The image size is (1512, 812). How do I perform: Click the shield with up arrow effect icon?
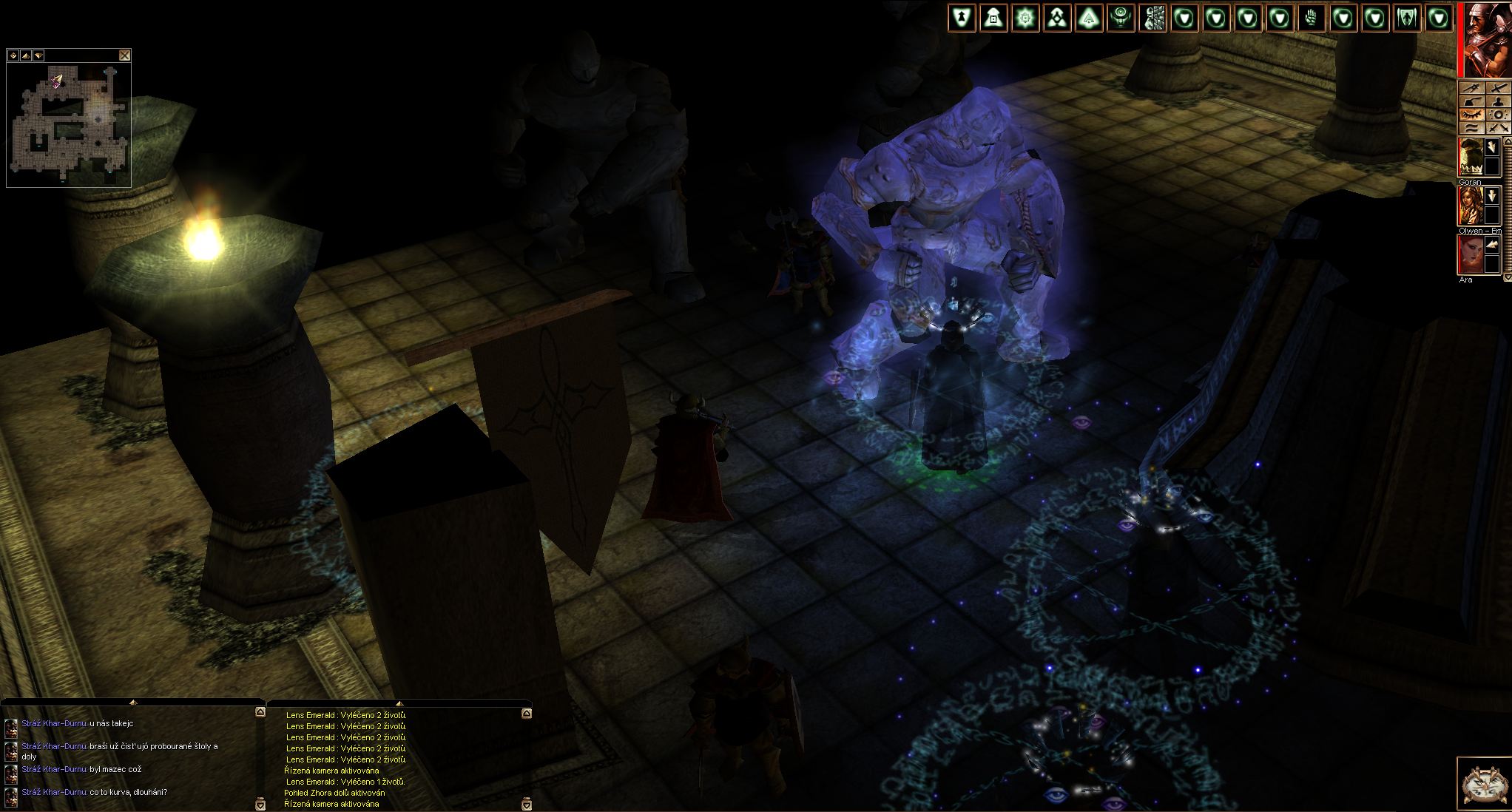tap(962, 18)
